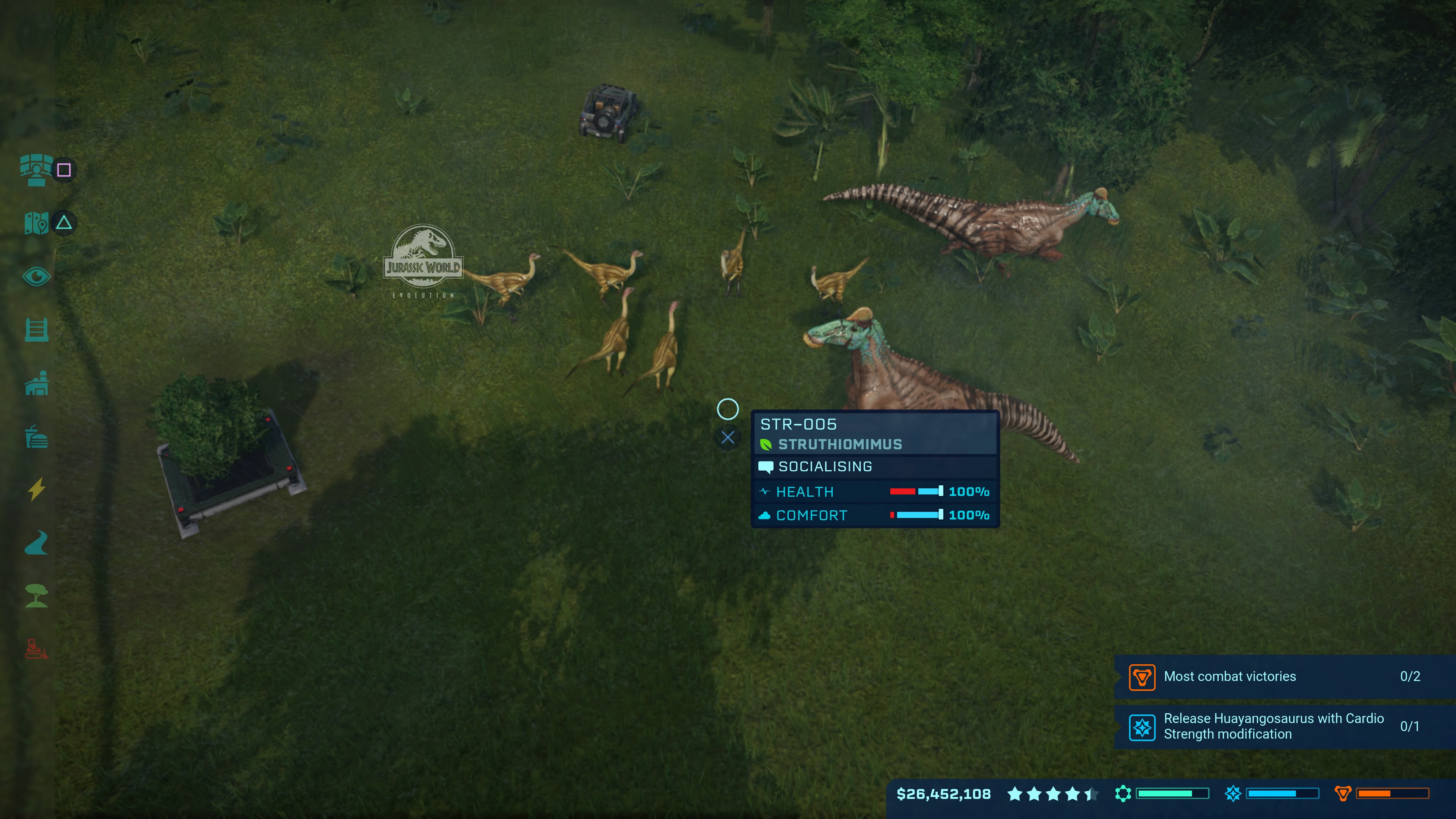
Task: Select the security division reputation icon
Action: pyautogui.click(x=1342, y=794)
